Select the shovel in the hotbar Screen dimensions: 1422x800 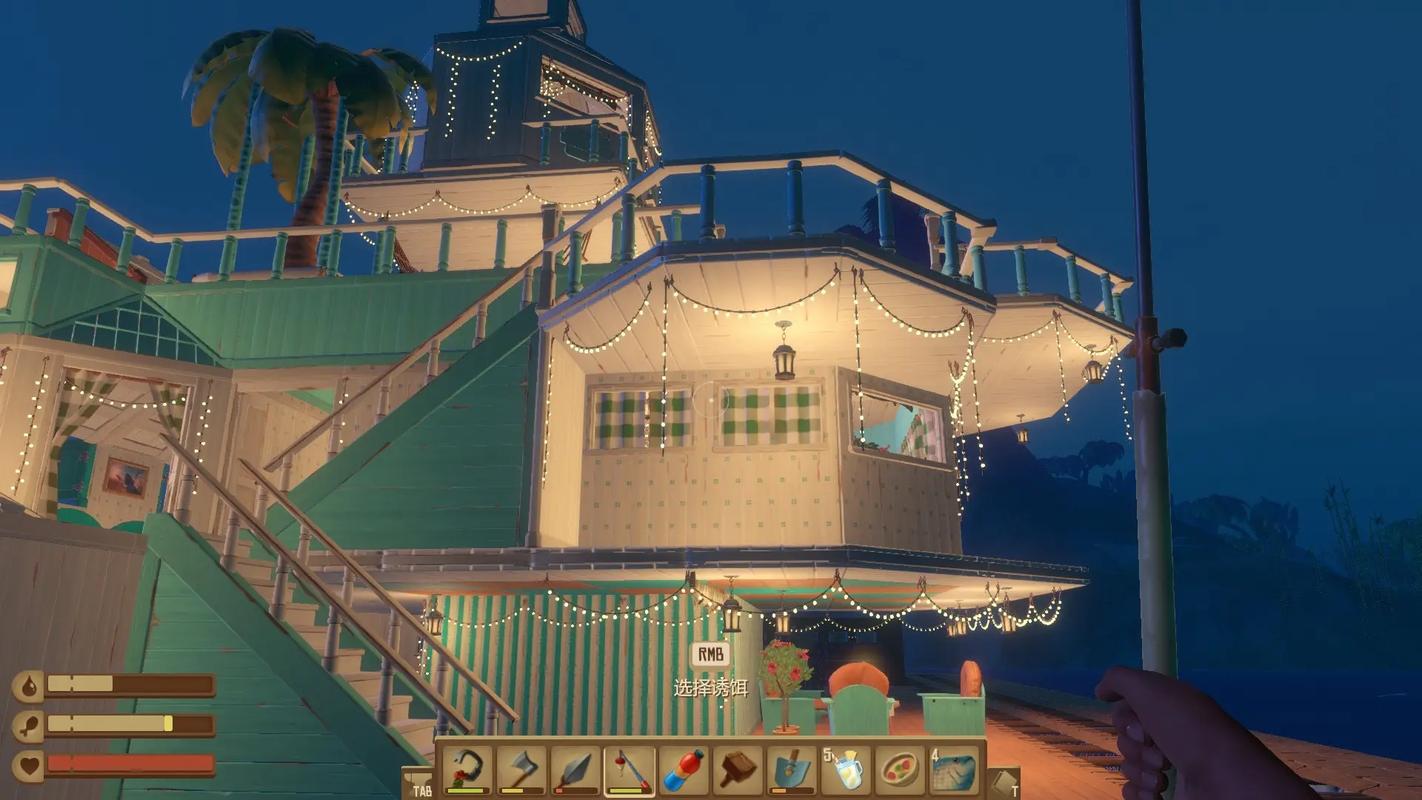[791, 771]
